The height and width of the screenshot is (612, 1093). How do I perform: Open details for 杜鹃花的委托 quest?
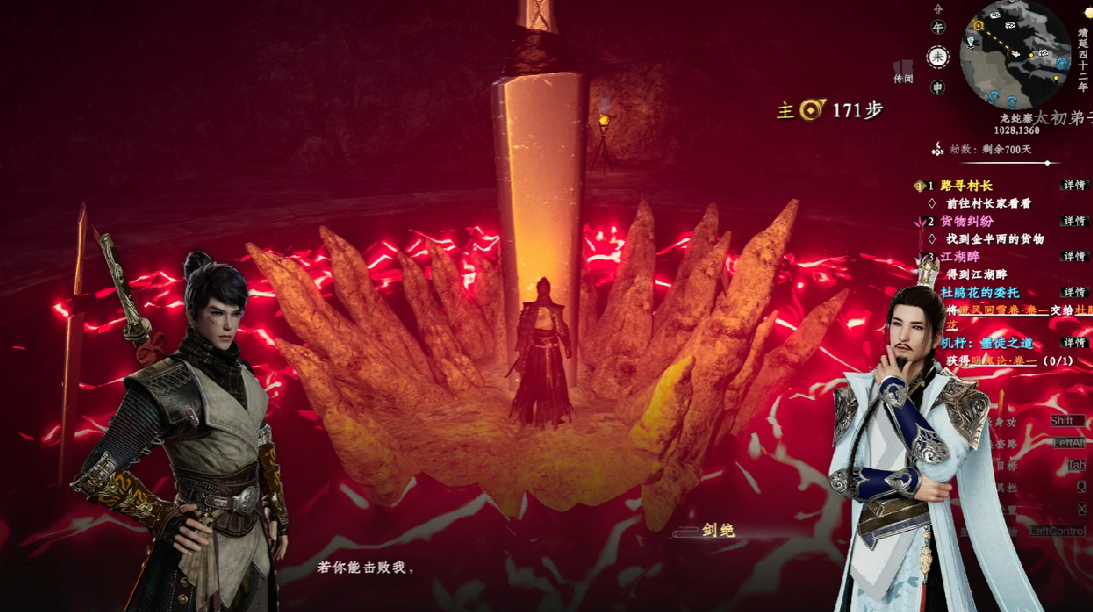[x=1074, y=293]
